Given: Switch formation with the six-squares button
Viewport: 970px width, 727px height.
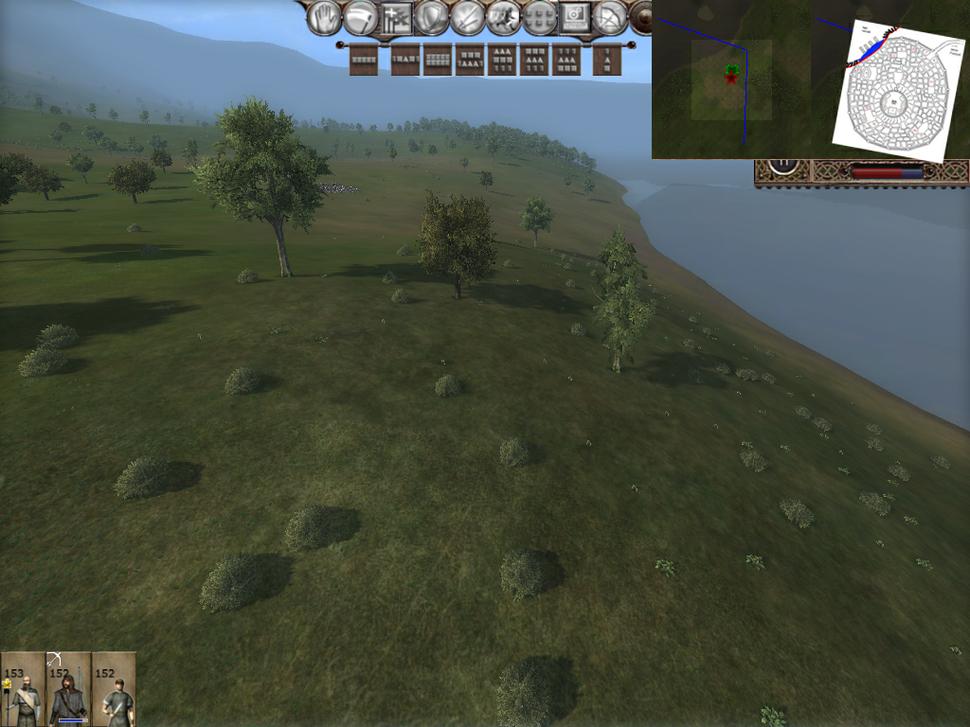Looking at the screenshot, I should [x=540, y=17].
